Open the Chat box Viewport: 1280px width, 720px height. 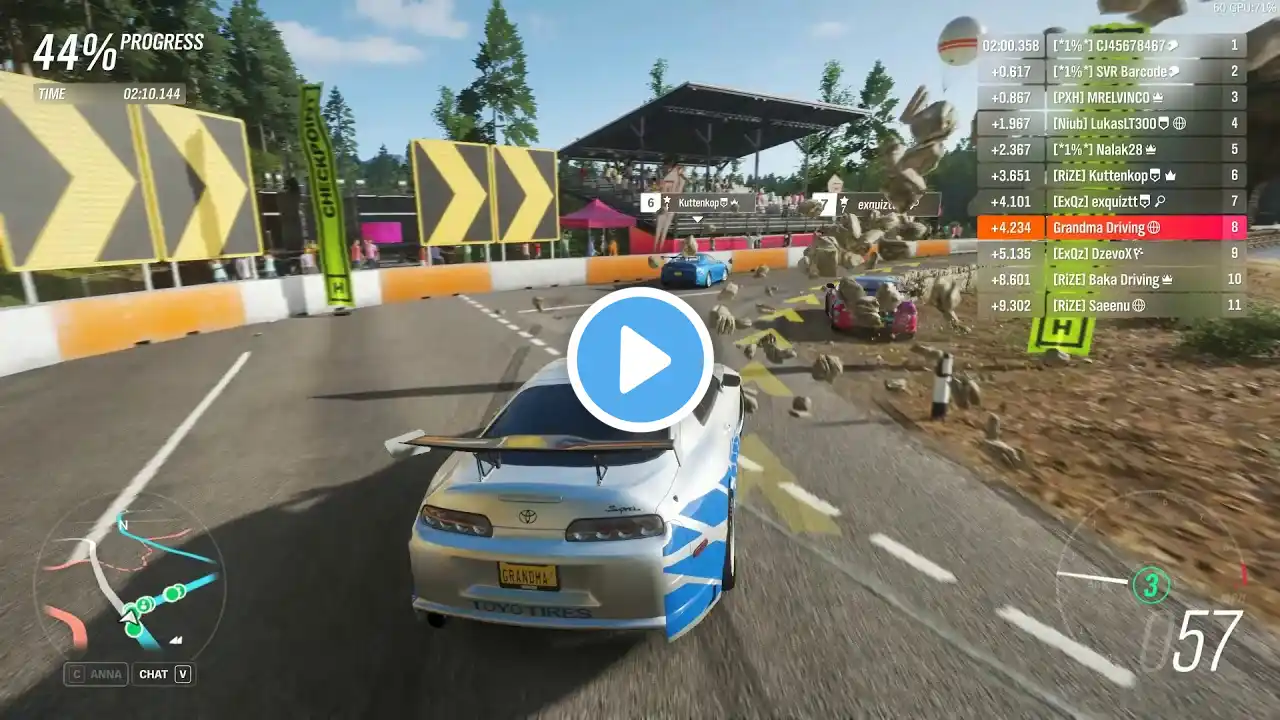coord(163,674)
